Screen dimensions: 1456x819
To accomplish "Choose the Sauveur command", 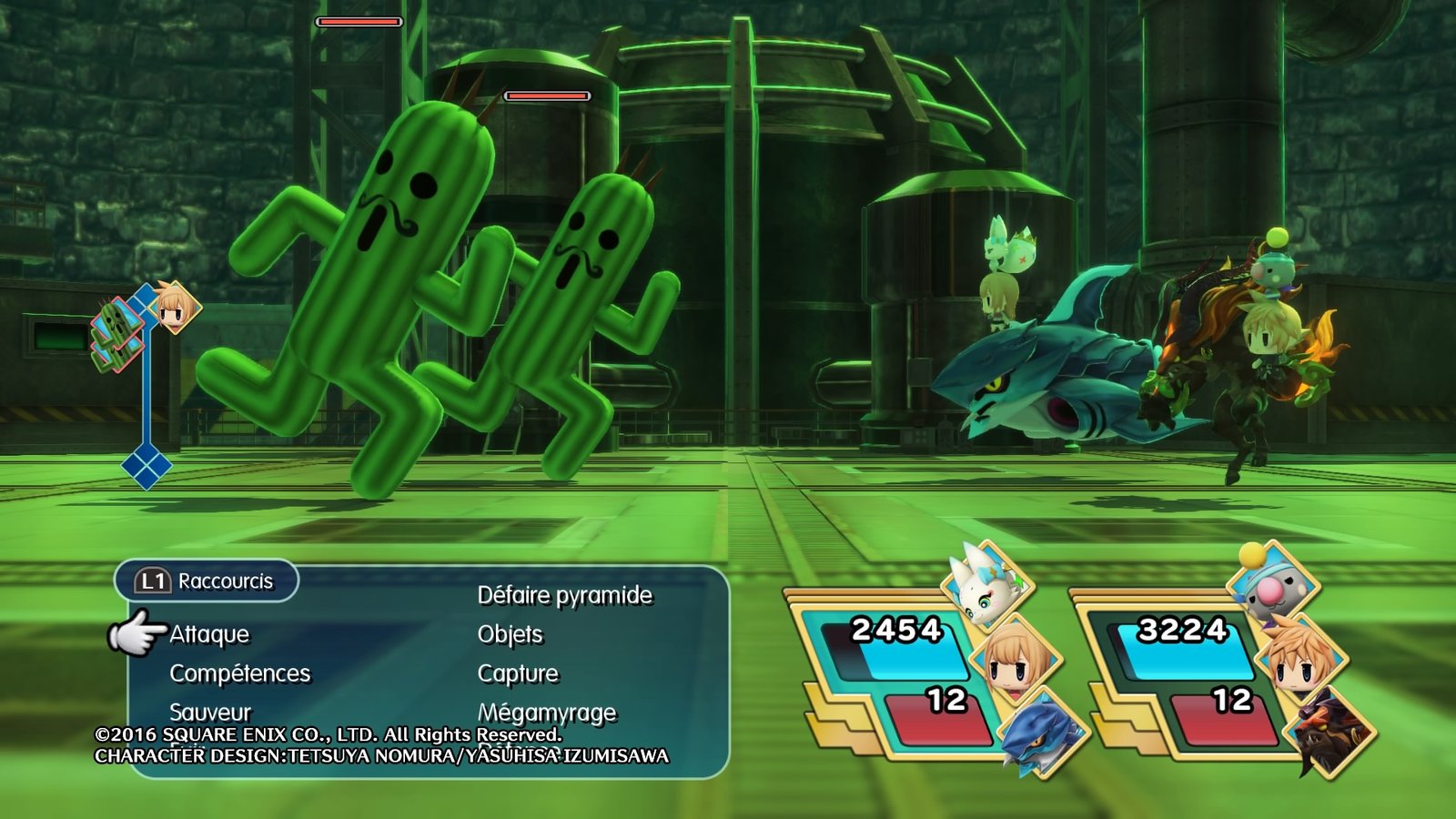I will [210, 712].
